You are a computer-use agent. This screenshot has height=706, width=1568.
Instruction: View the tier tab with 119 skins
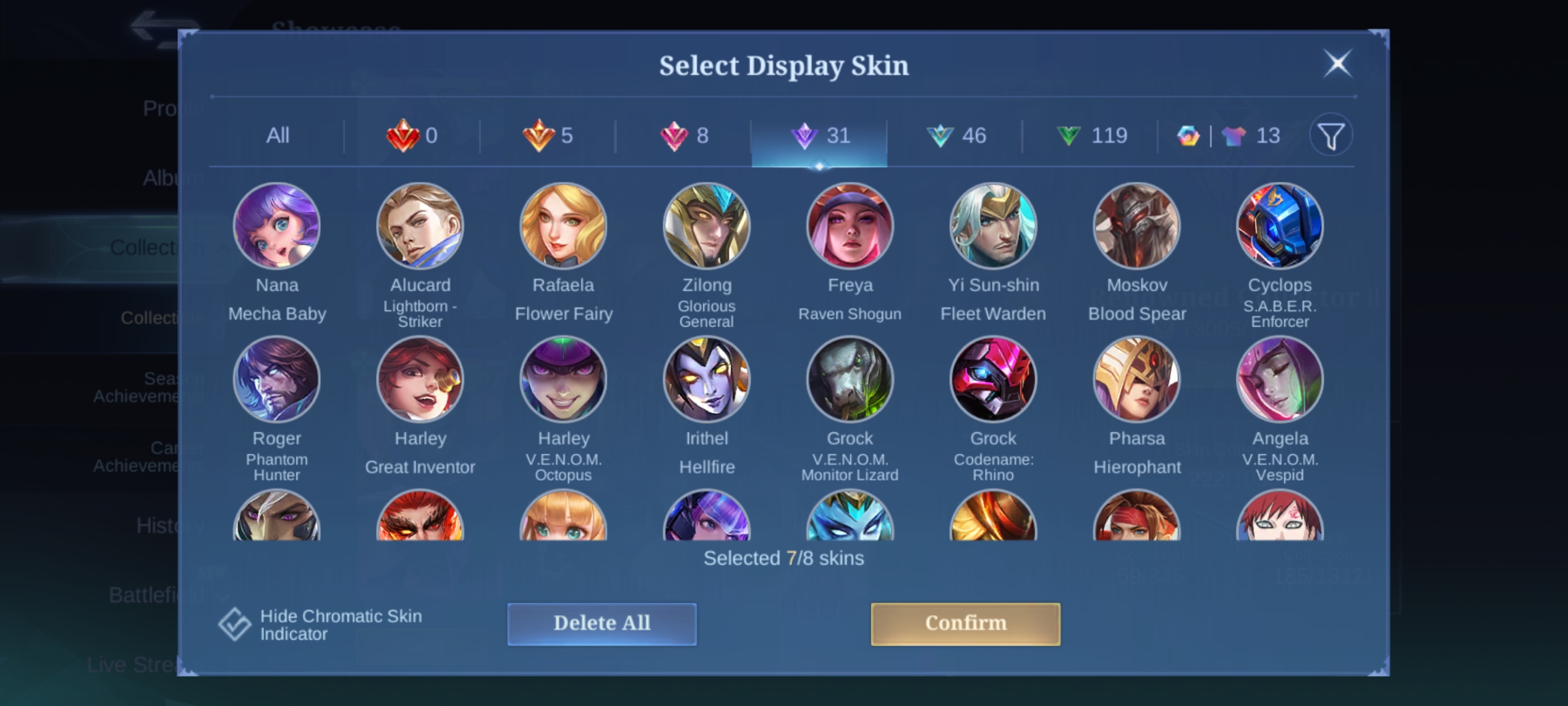click(1091, 136)
